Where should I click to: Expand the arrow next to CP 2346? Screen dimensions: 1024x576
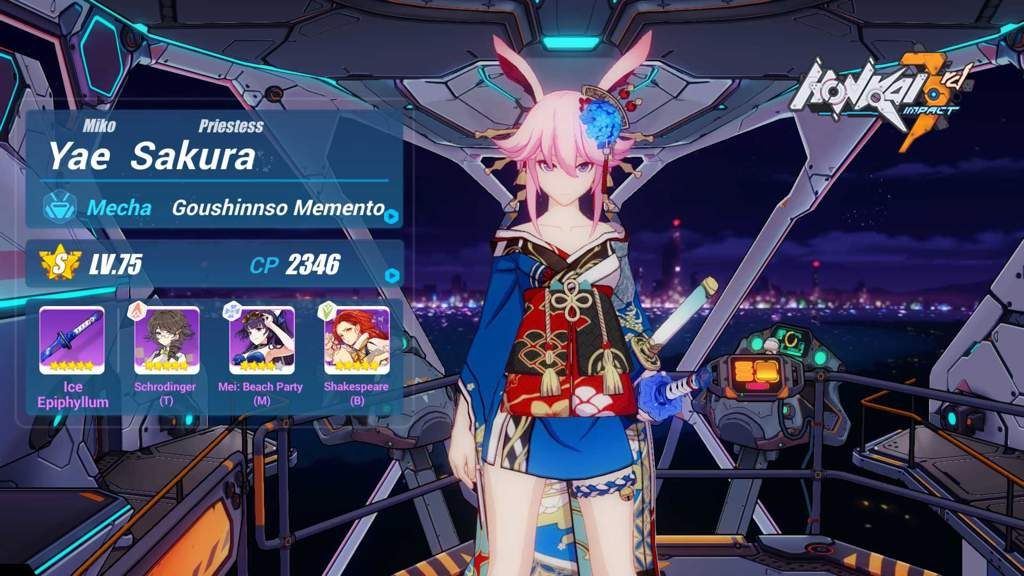click(392, 275)
